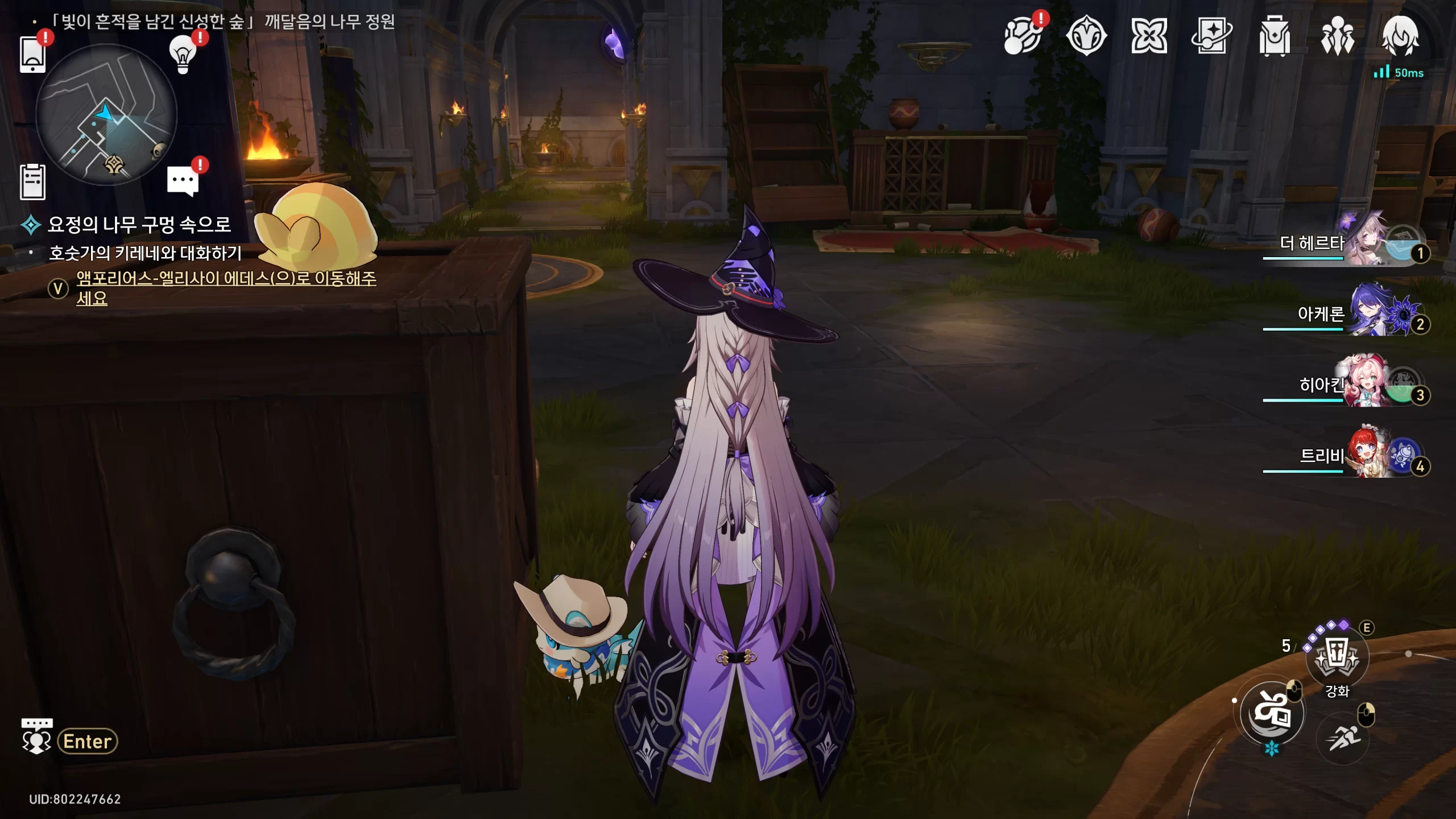The width and height of the screenshot is (1456, 819).
Task: Open the quest log clipboard icon
Action: pos(32,182)
